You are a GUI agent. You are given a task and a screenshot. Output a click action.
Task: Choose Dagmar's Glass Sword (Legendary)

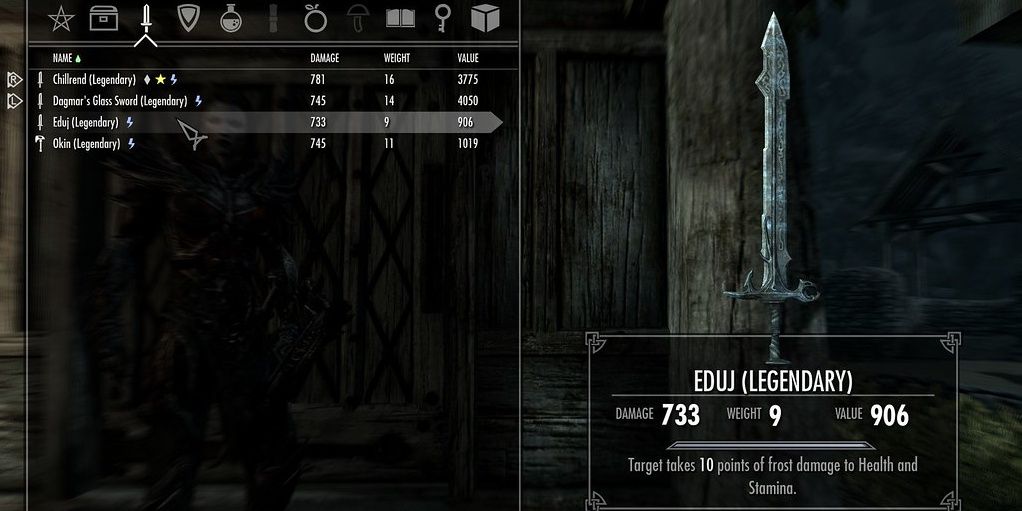(x=120, y=101)
